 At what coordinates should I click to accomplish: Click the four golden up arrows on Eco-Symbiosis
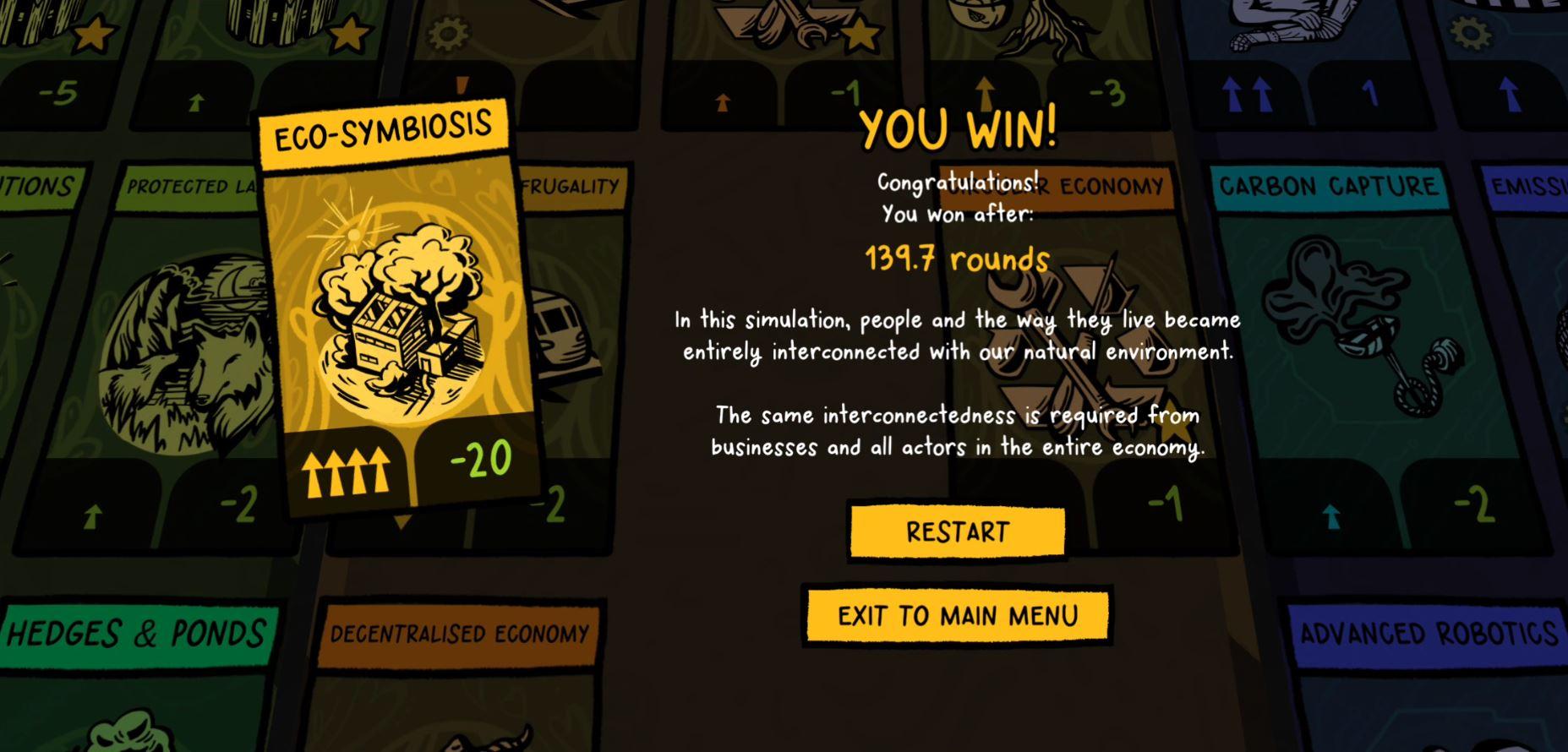point(347,473)
